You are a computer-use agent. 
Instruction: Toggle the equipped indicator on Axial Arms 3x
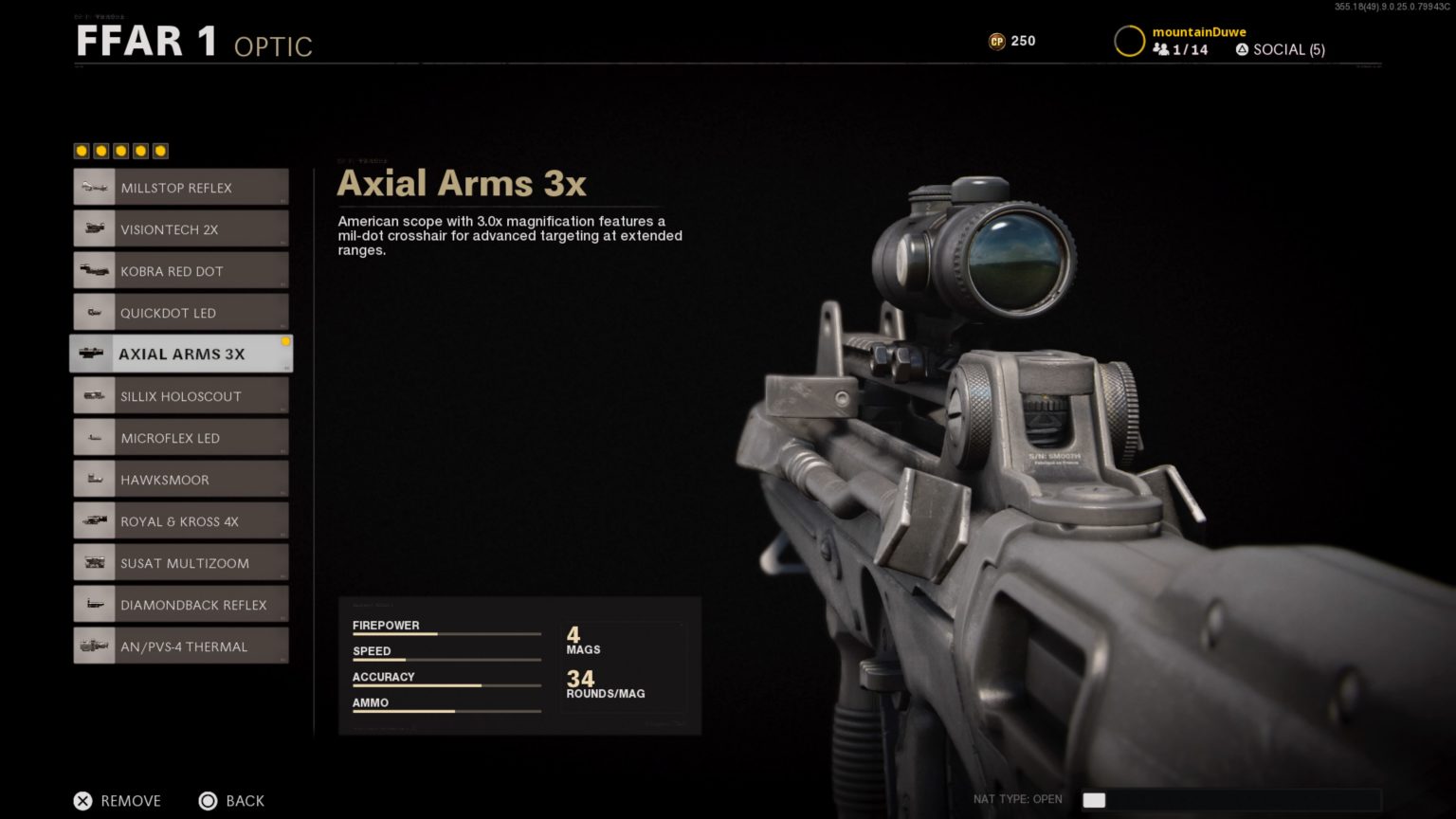tap(284, 342)
